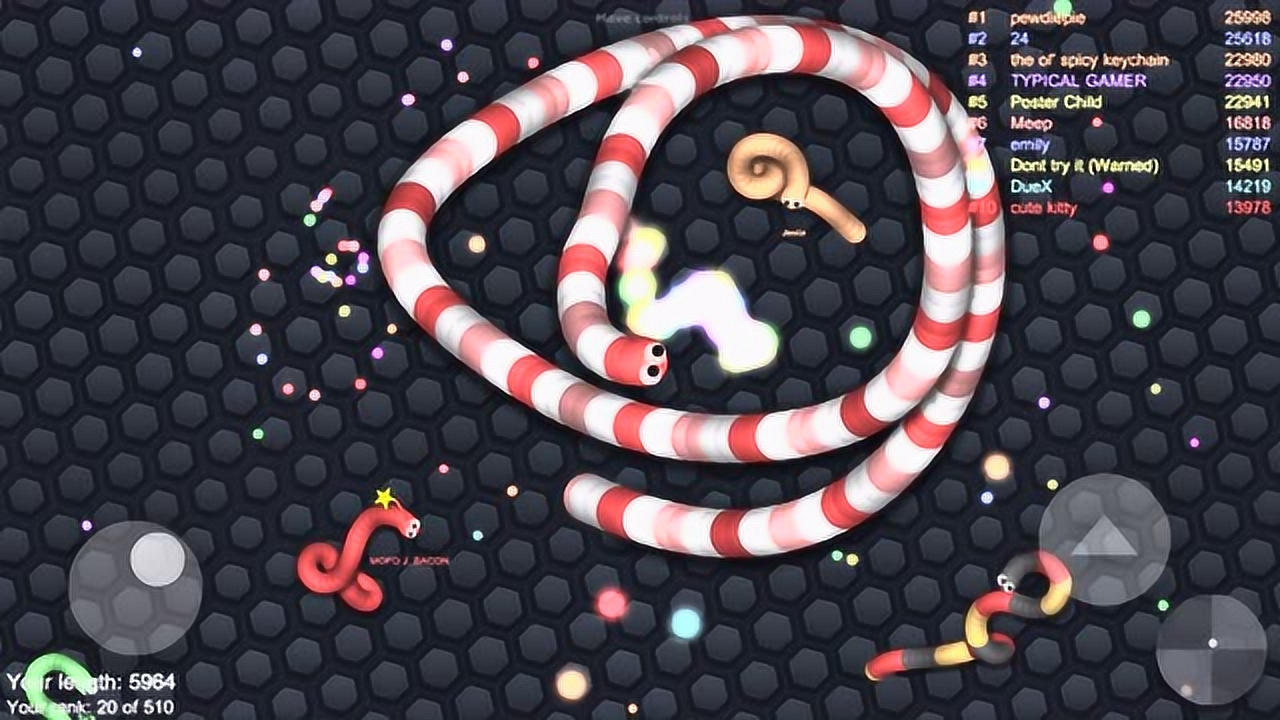Tap the white dot in the minimap circle

pos(1212,643)
